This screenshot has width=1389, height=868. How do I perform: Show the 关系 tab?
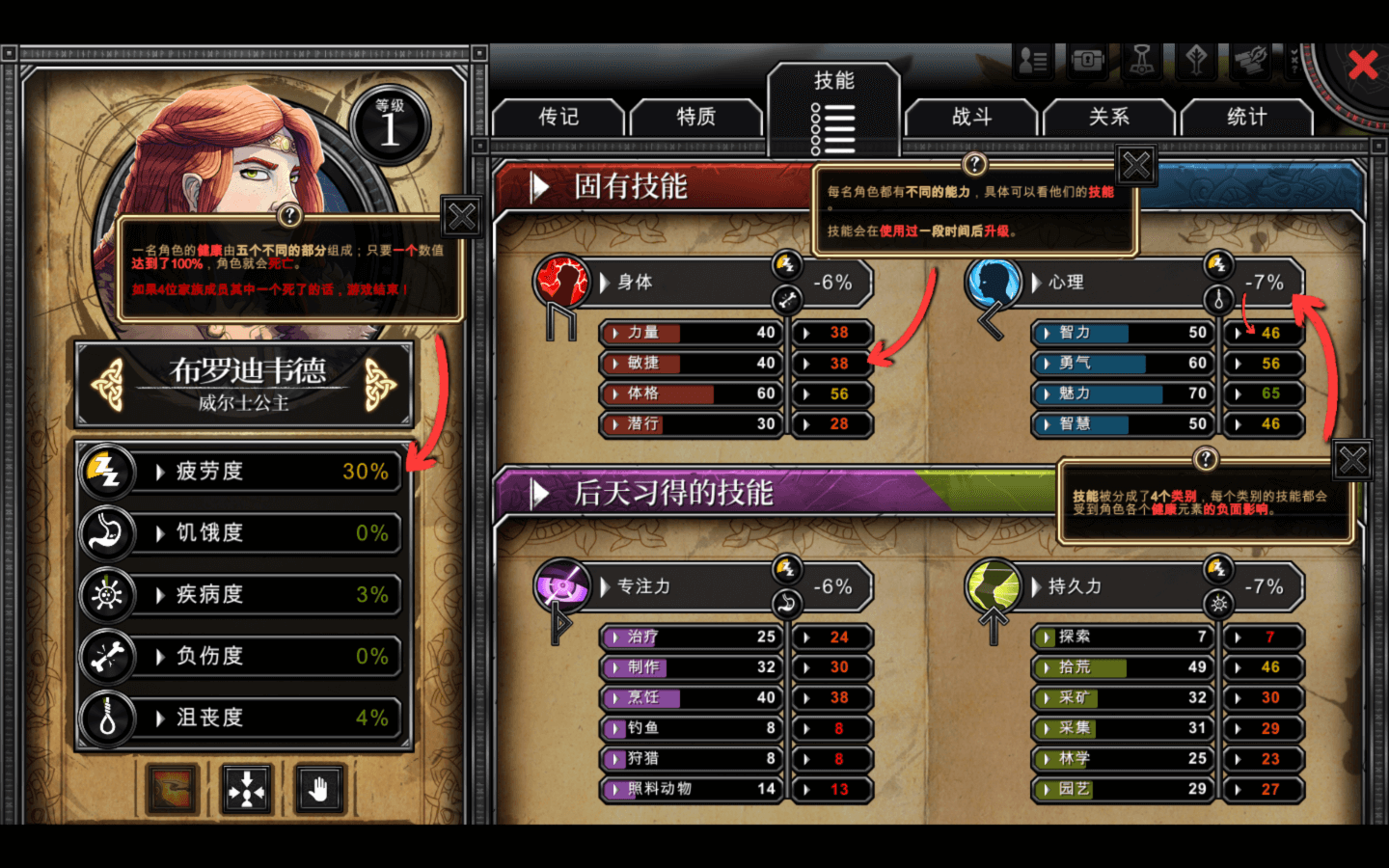point(1109,118)
